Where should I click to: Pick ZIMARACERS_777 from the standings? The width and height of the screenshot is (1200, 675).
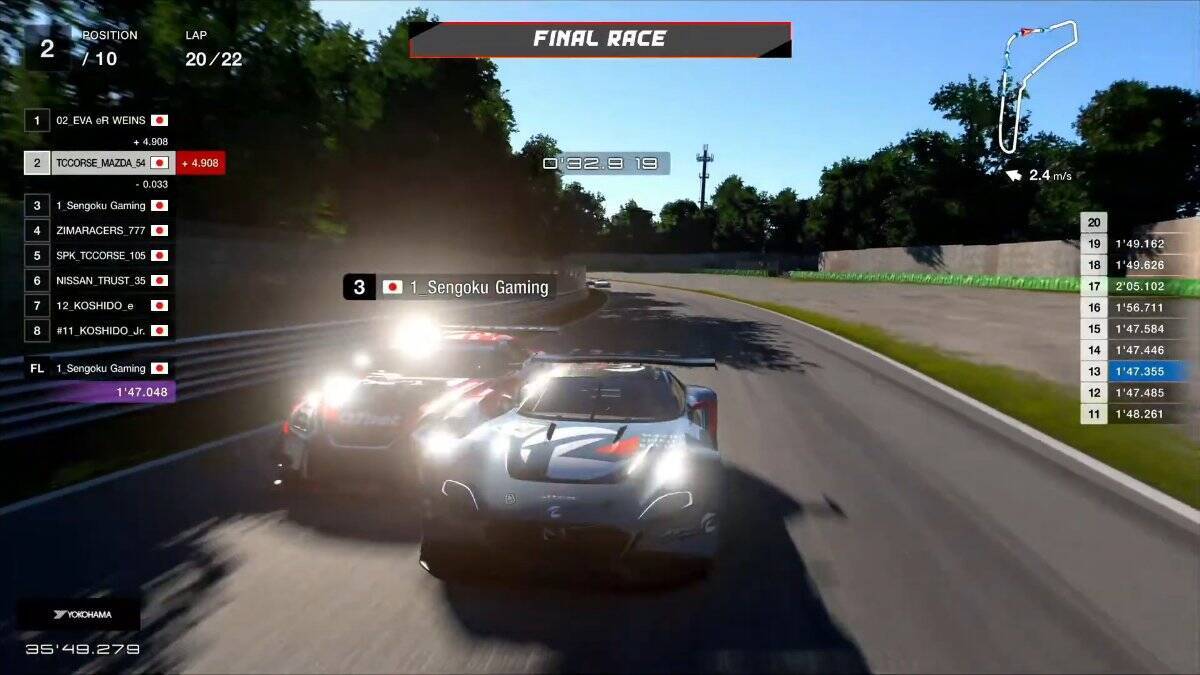100,230
